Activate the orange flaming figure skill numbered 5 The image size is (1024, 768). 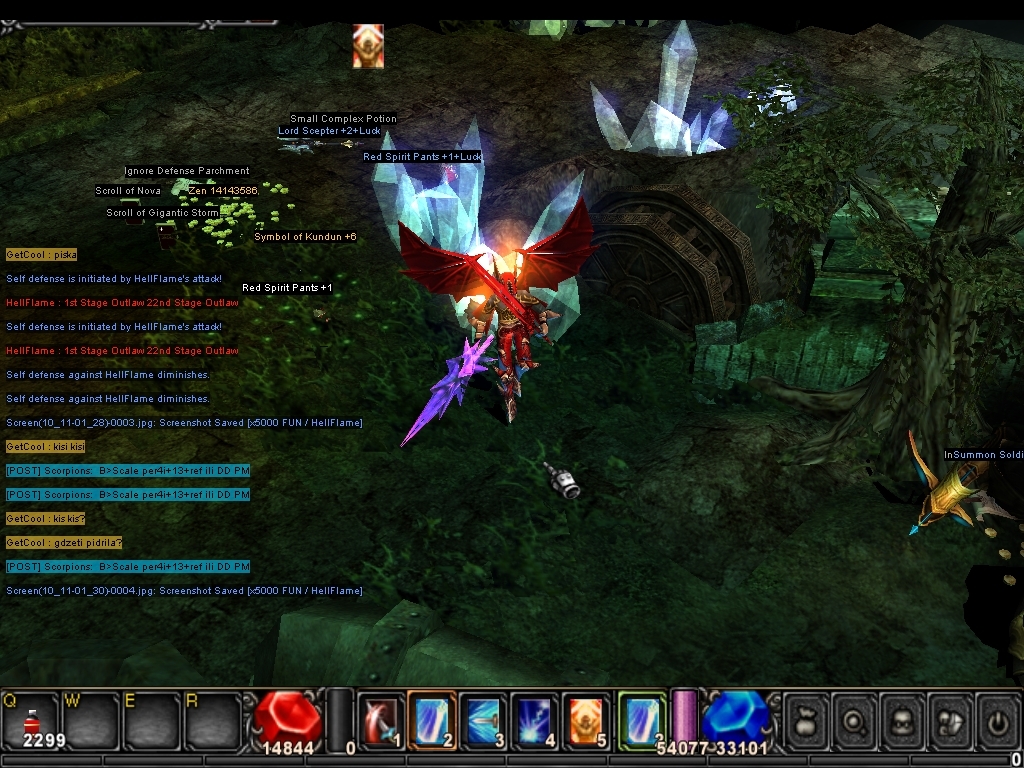(587, 720)
